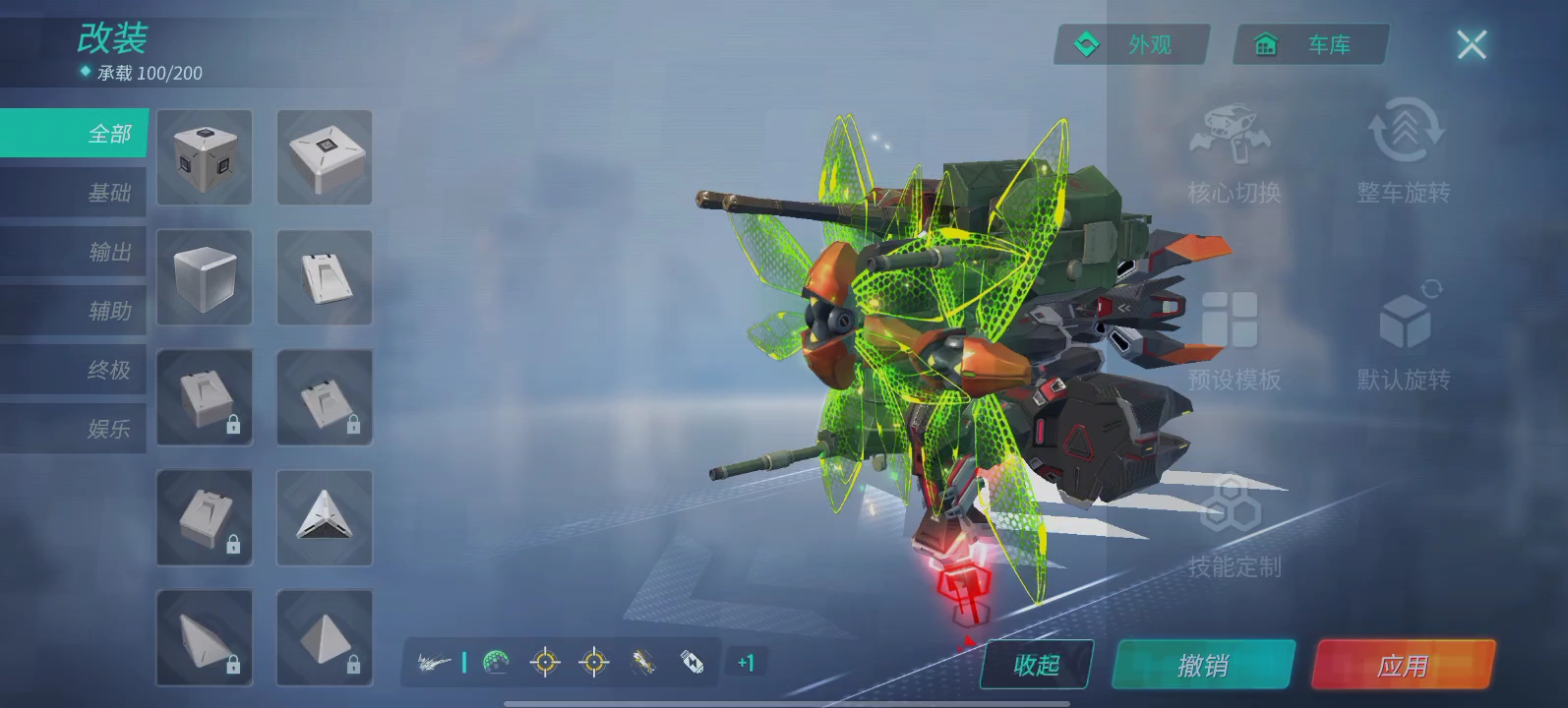Pick the white triangular wedge block
This screenshot has height=708, width=1568.
point(325,517)
